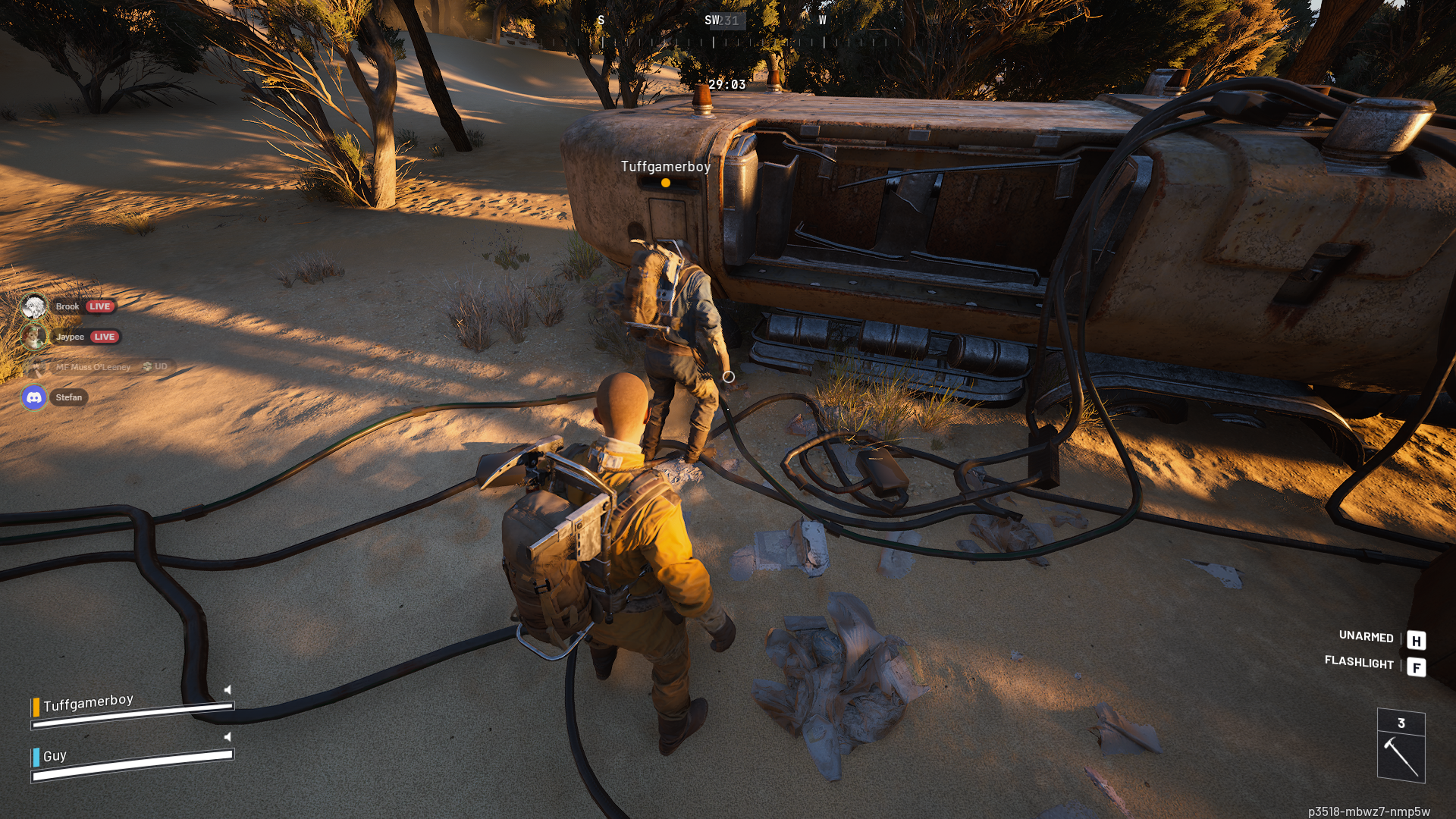The image size is (1456, 819).
Task: Select Brook in the Discord voice overlay
Action: [x=67, y=306]
